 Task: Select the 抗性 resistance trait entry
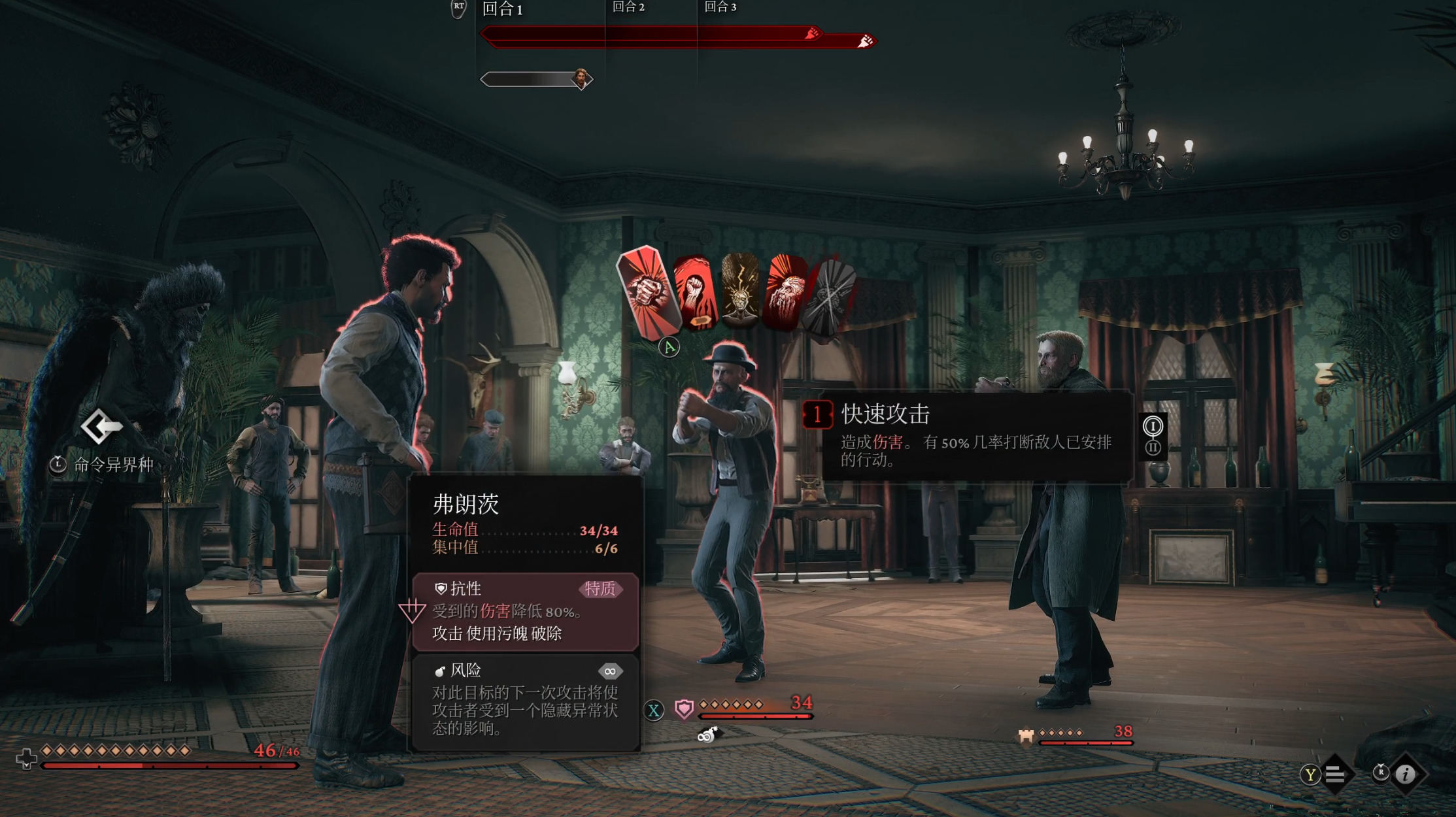(x=526, y=611)
